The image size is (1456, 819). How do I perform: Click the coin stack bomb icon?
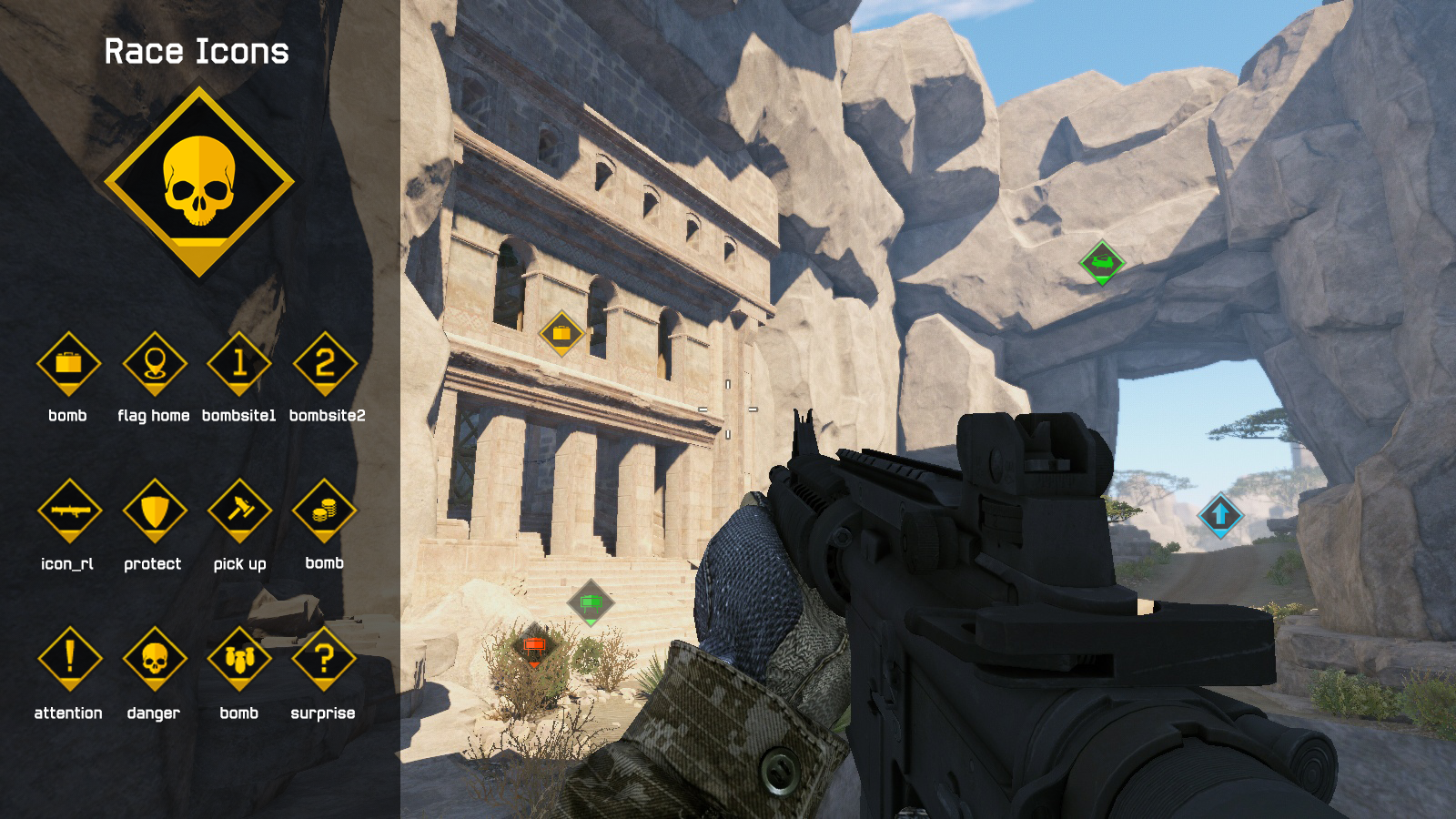pyautogui.click(x=324, y=511)
